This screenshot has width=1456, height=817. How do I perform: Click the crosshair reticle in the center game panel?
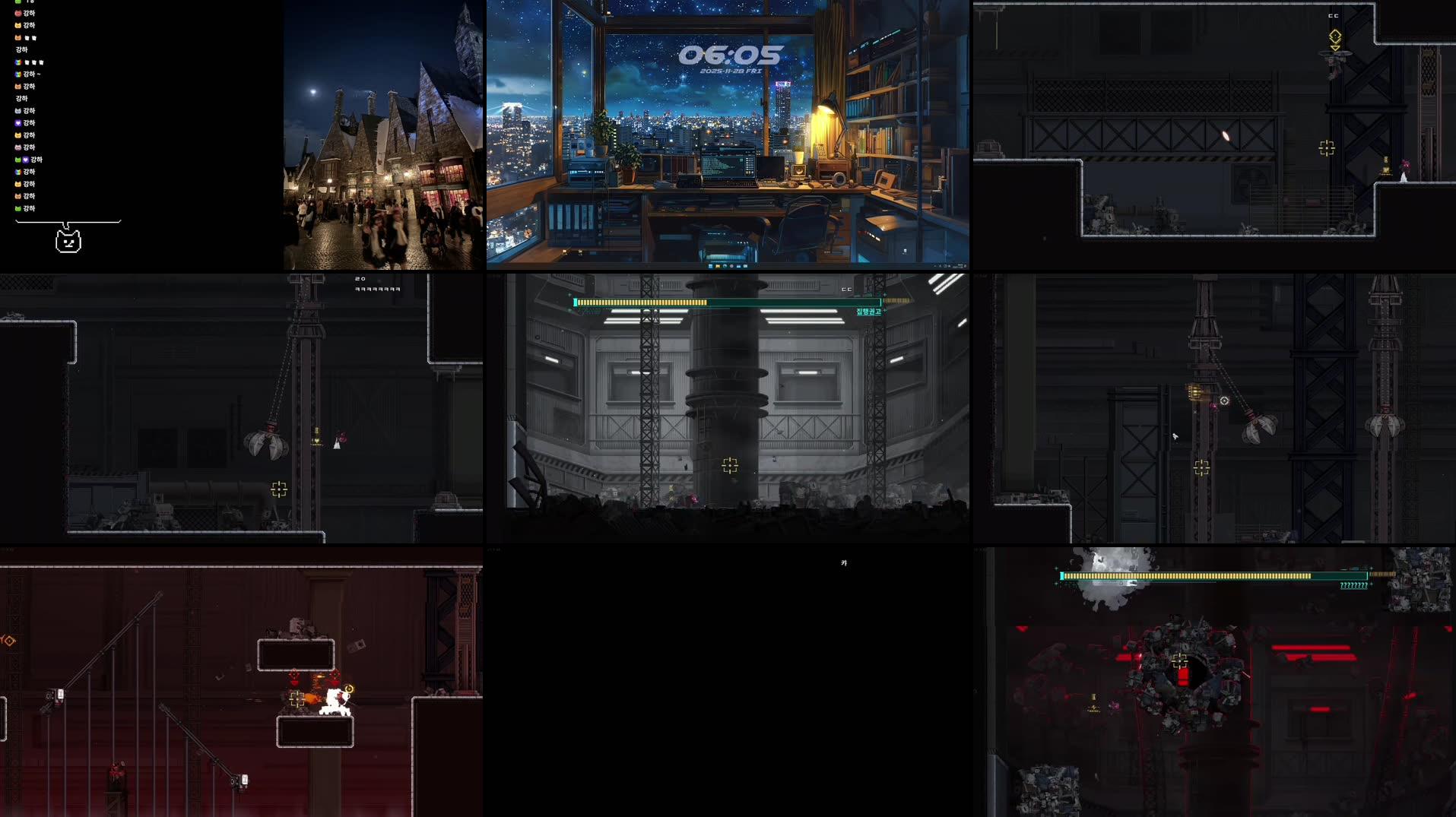tap(730, 467)
